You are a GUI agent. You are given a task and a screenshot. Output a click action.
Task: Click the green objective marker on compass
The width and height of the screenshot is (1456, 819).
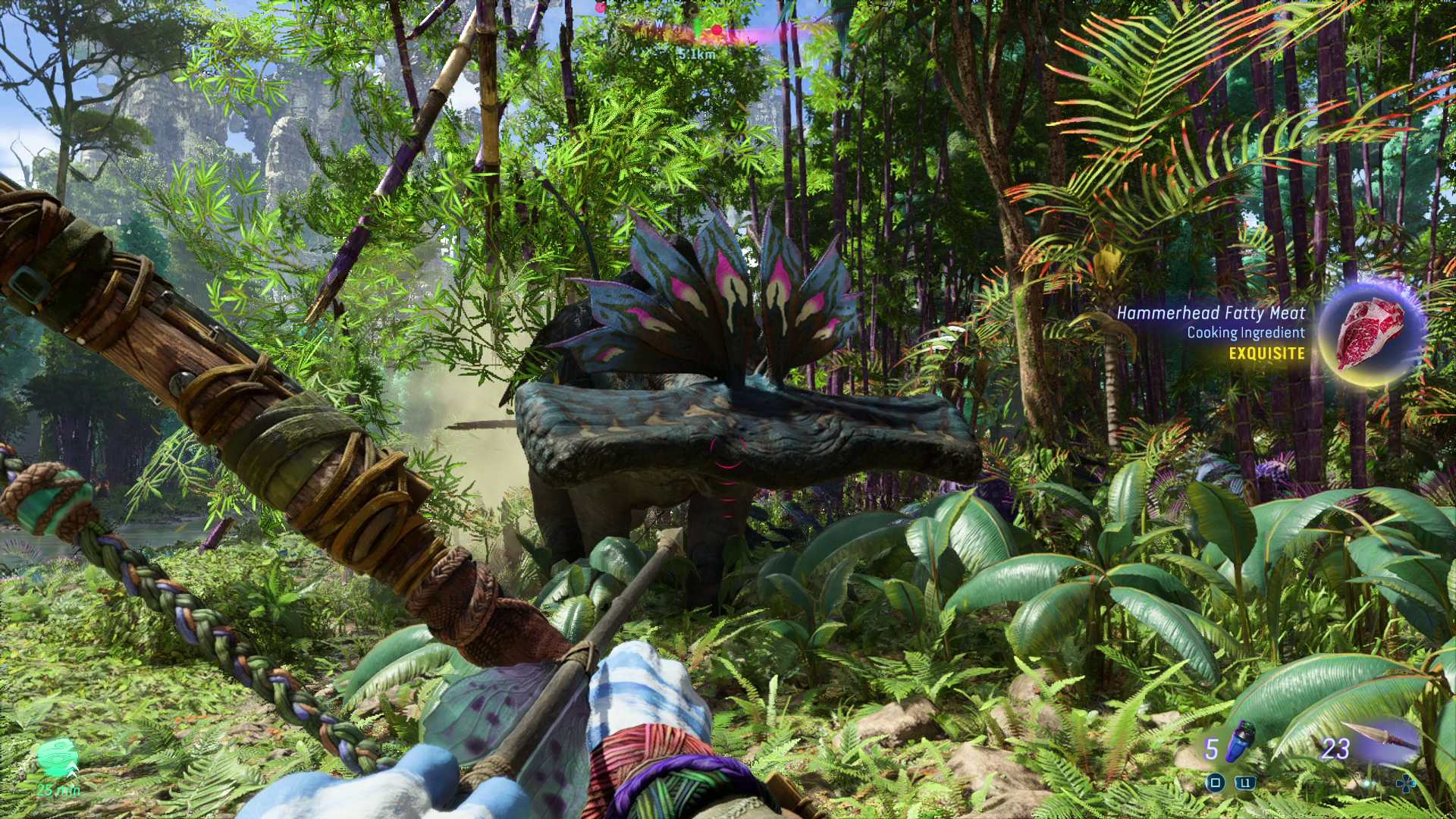click(698, 30)
